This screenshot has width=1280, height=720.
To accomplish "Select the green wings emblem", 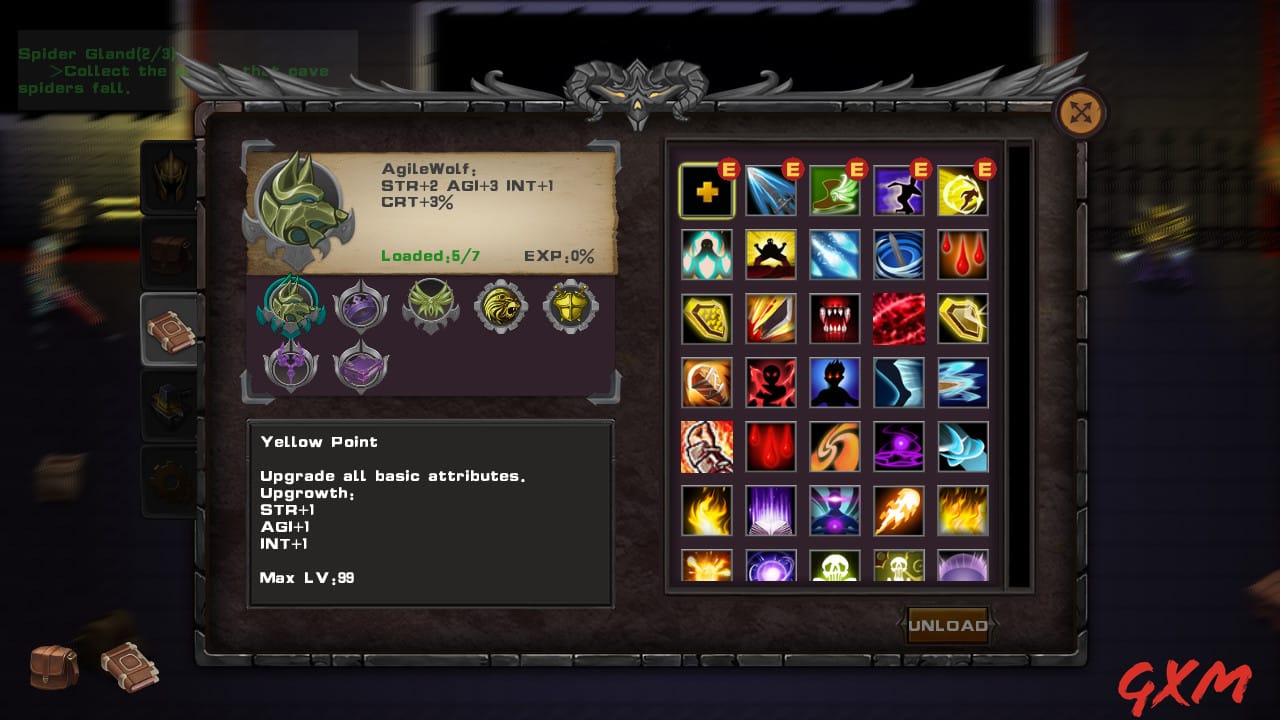I will [431, 305].
